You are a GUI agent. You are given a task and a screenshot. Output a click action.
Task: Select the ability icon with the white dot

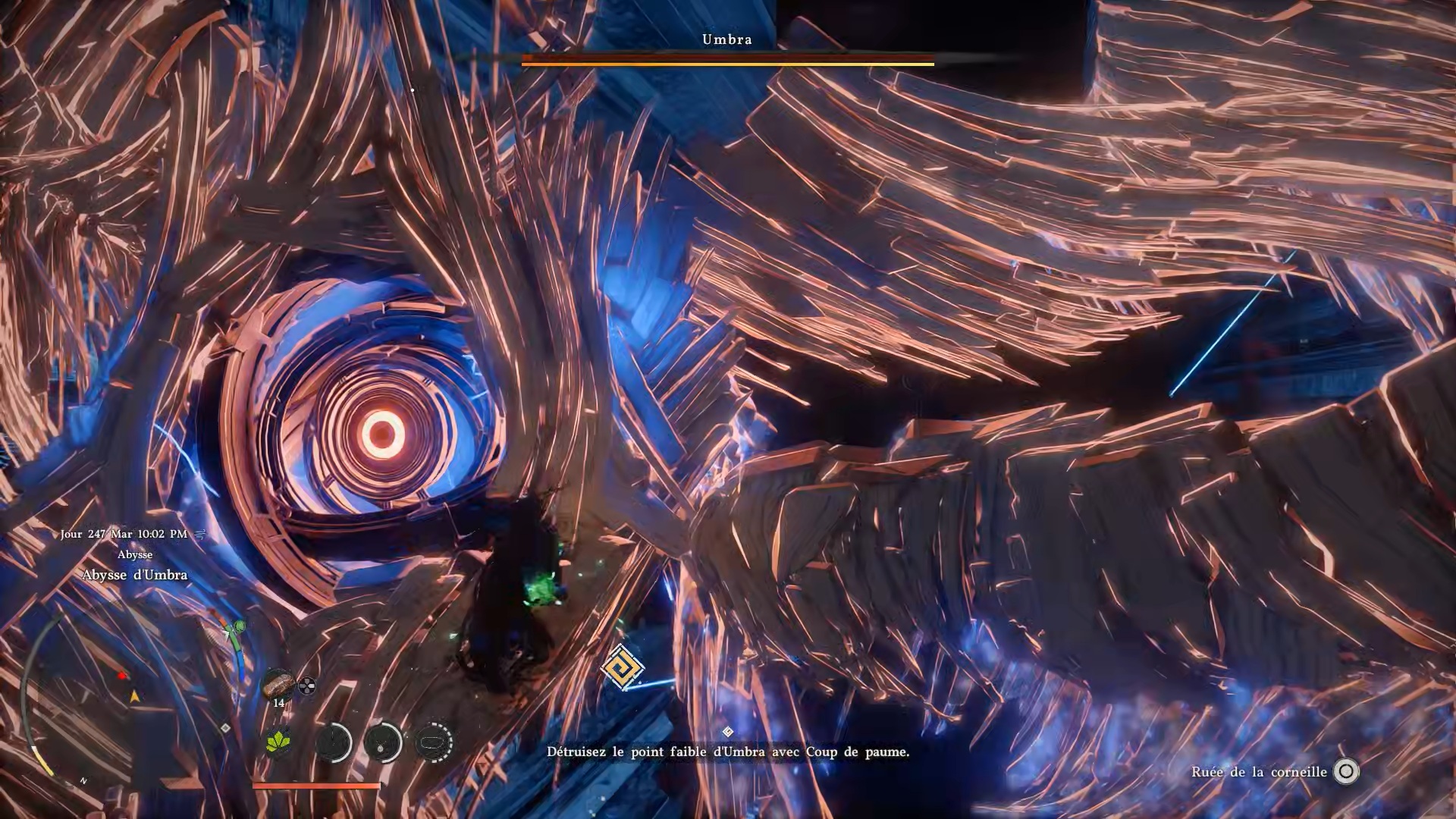coord(382,742)
